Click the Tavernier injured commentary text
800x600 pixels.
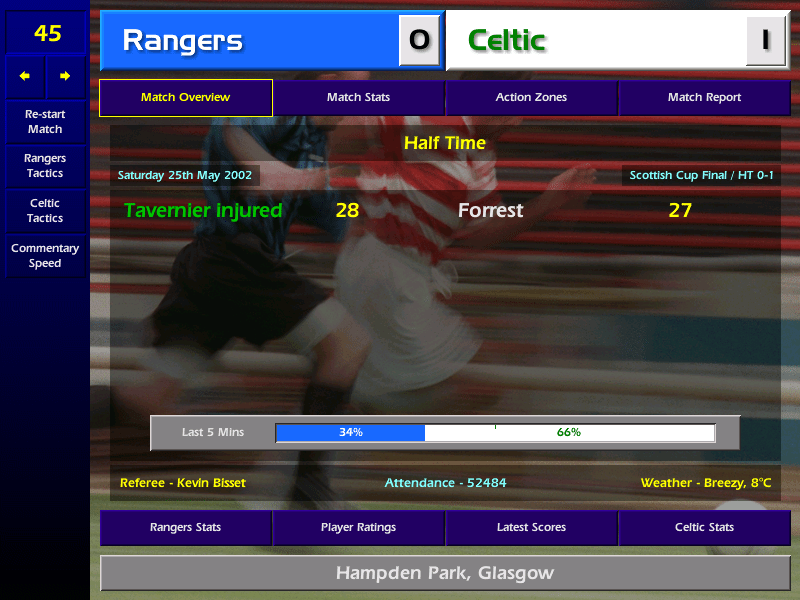pos(203,211)
